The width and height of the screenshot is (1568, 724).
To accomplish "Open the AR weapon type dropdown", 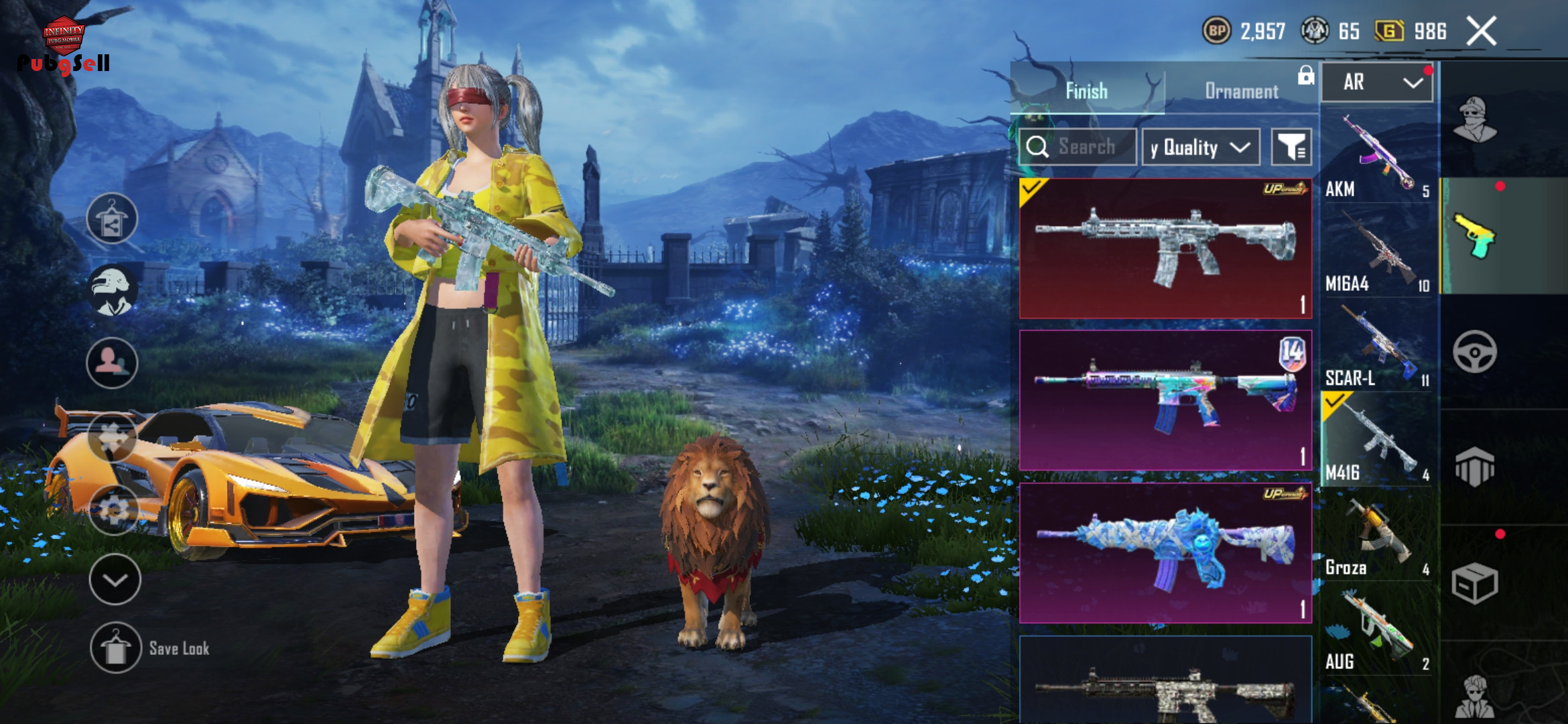I will tap(1377, 82).
